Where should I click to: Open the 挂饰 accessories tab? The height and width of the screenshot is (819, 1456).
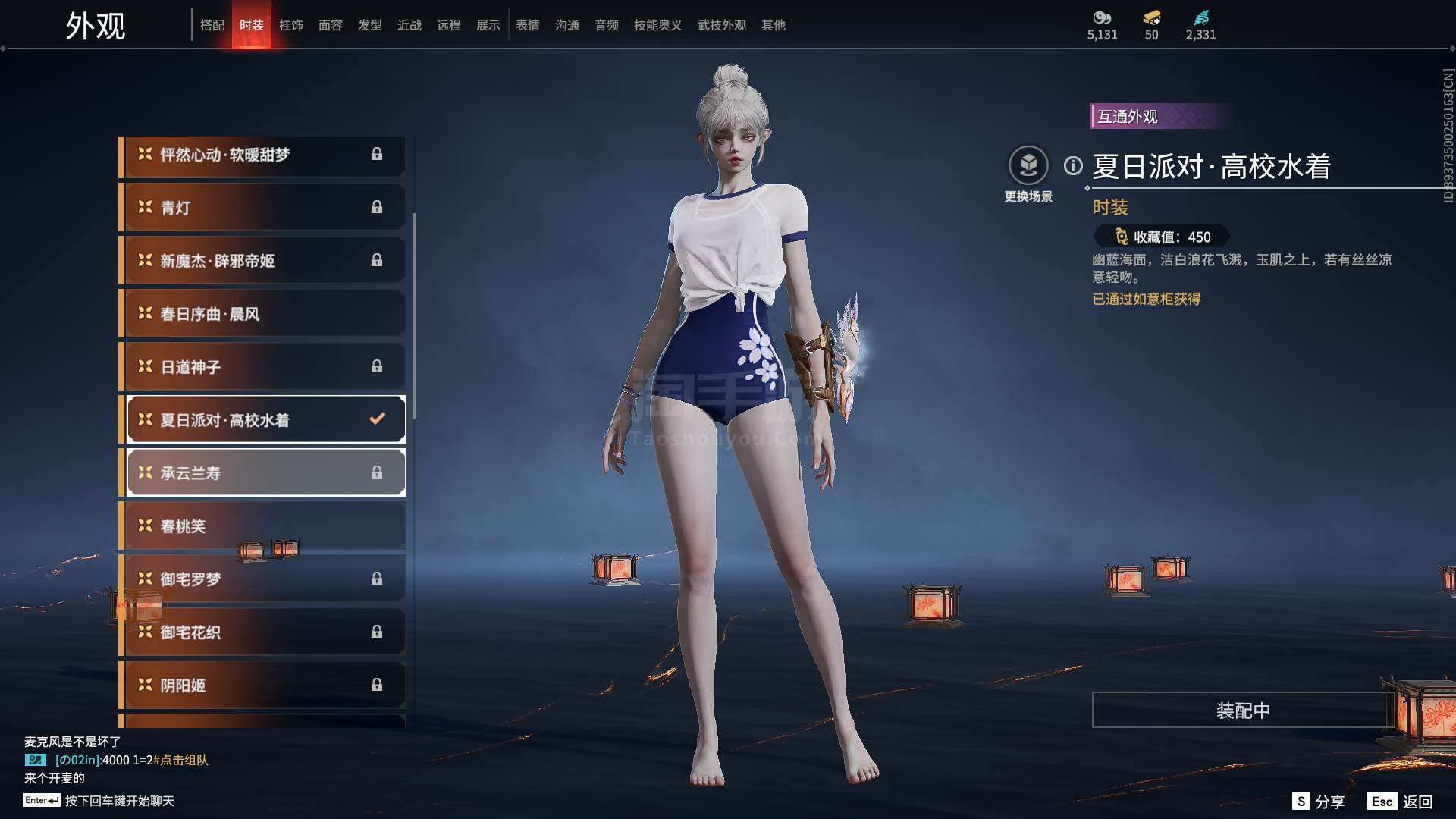(291, 25)
